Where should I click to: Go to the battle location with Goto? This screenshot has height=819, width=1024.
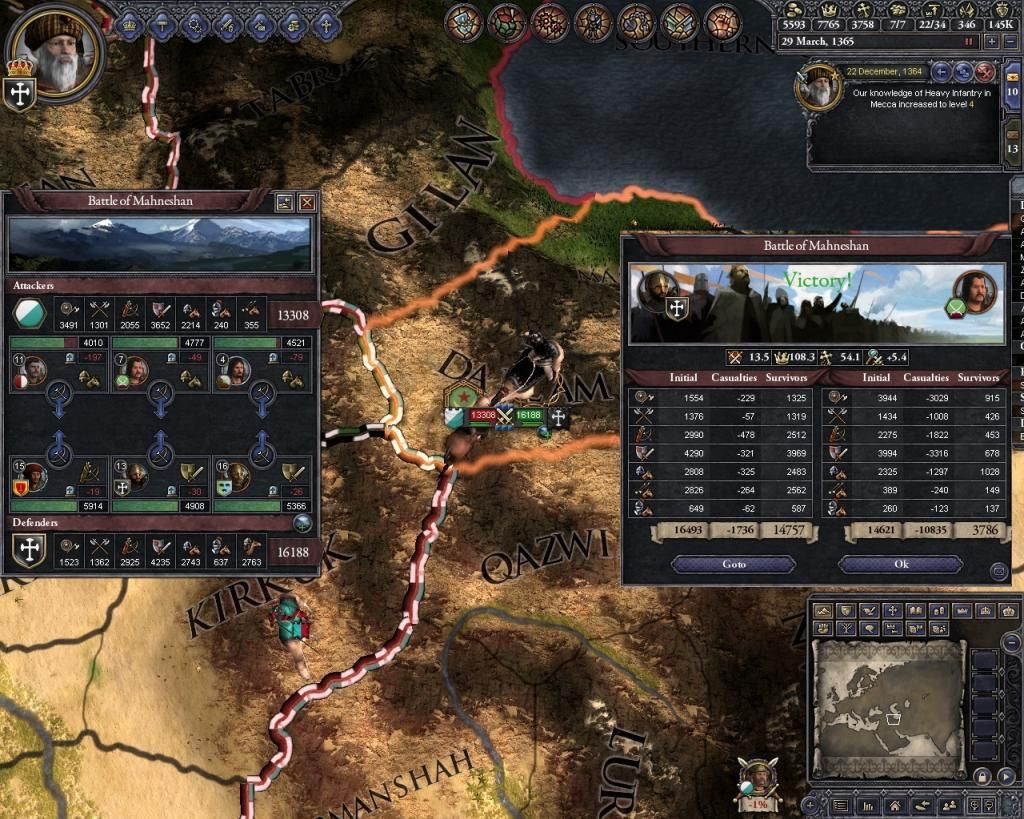(x=734, y=564)
